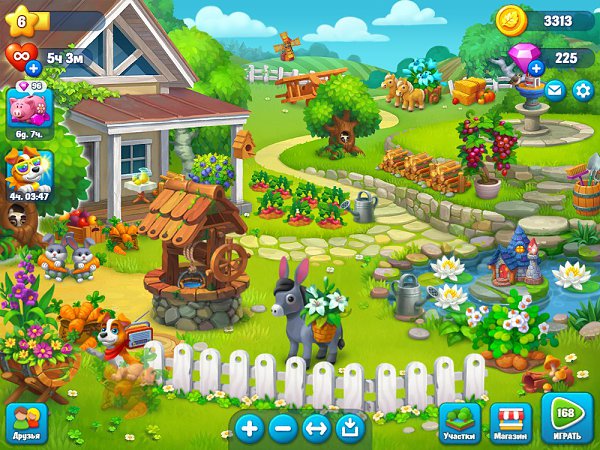The image size is (600, 450).
Task: Add lives with the plus on the heart
Action: point(33,68)
